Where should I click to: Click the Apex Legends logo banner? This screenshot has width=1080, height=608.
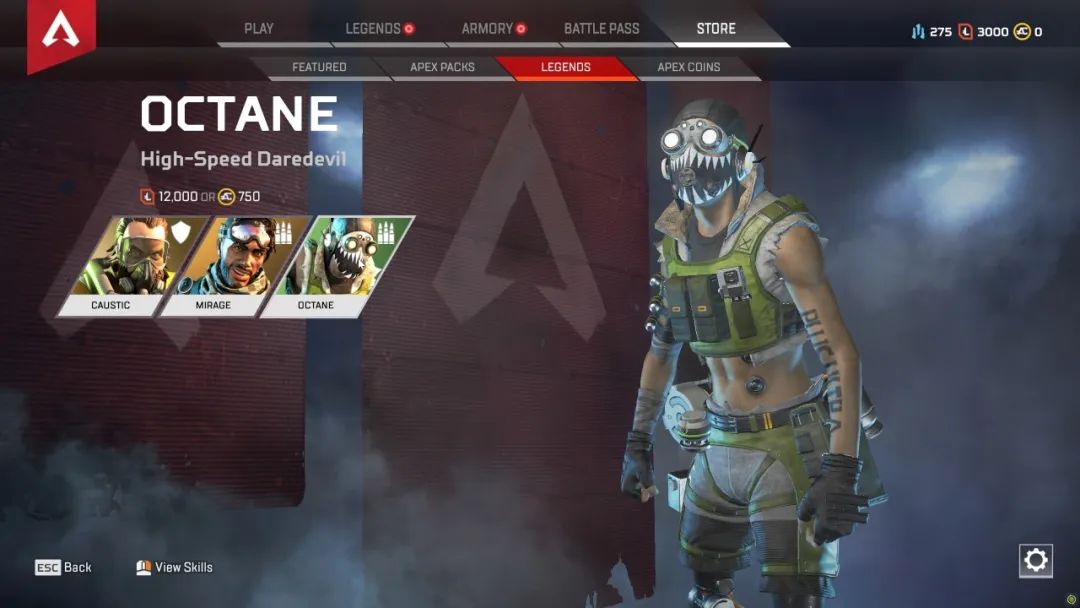click(x=61, y=33)
